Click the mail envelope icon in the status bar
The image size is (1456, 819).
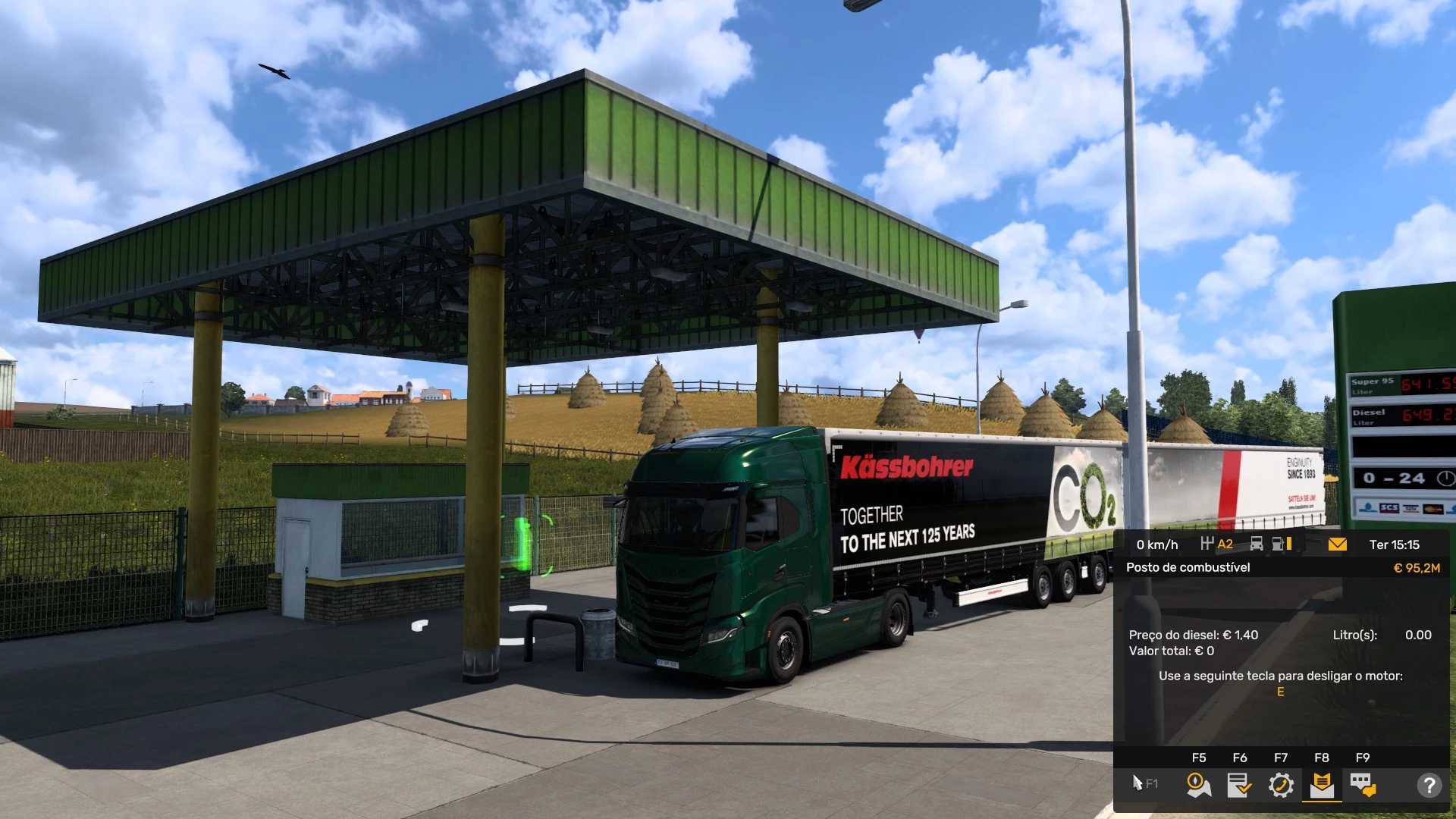1337,544
